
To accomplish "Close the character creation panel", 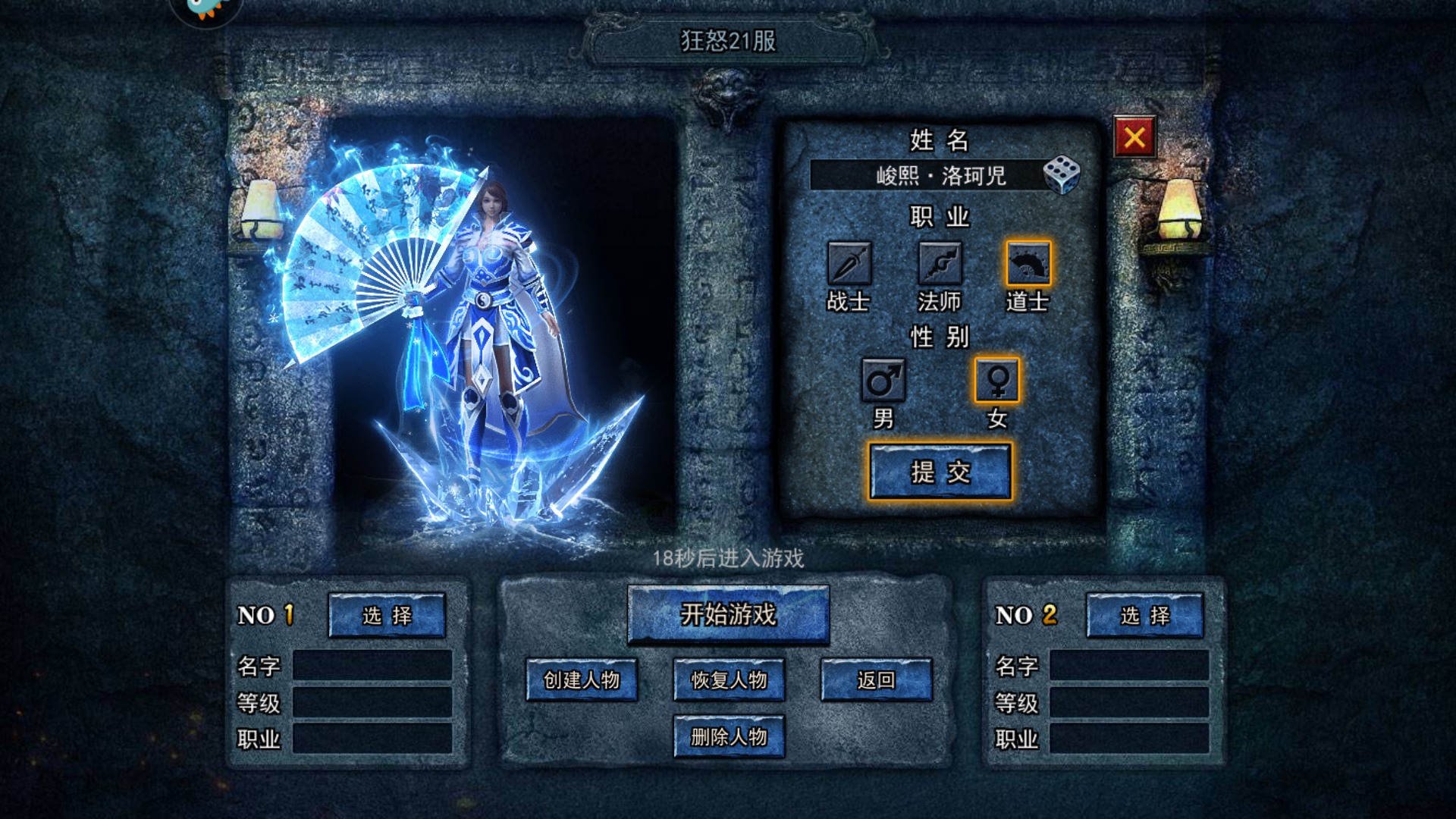I will [1134, 137].
